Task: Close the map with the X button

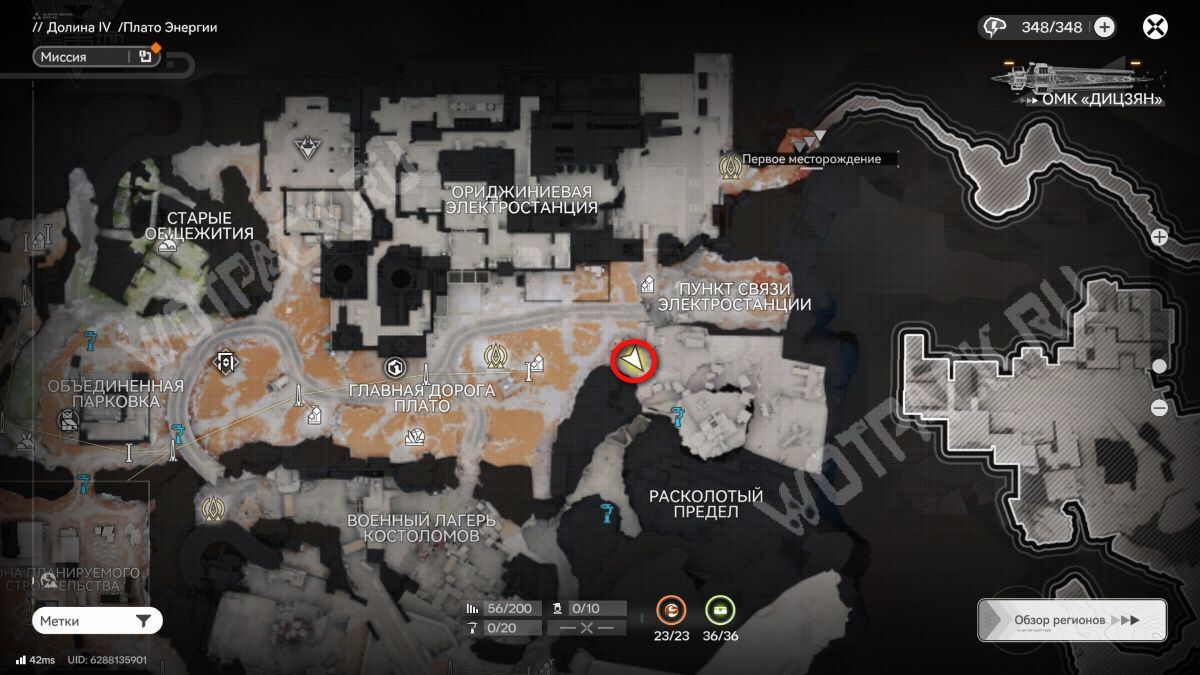Action: tap(1155, 27)
